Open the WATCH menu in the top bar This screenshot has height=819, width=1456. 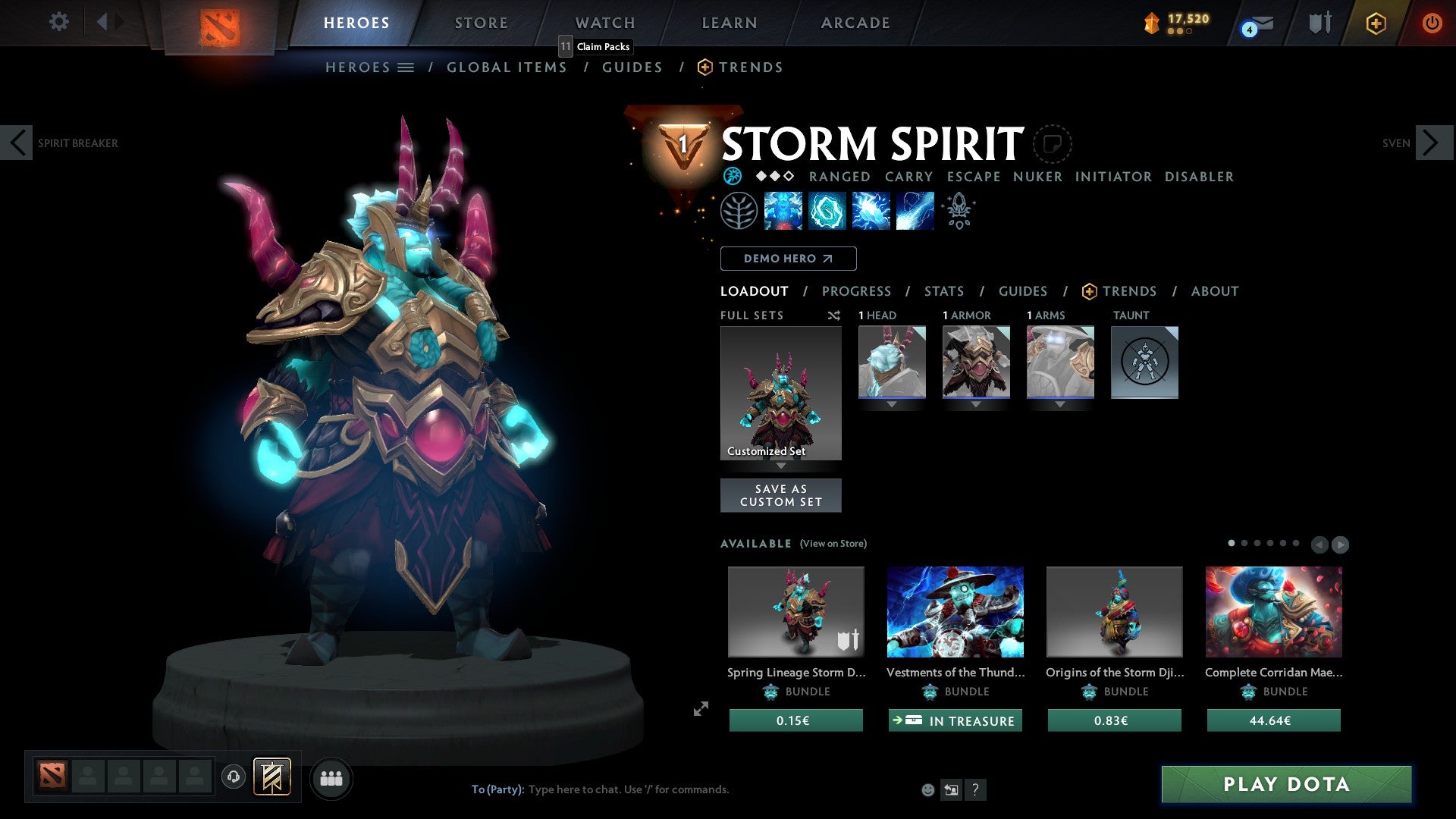click(604, 22)
